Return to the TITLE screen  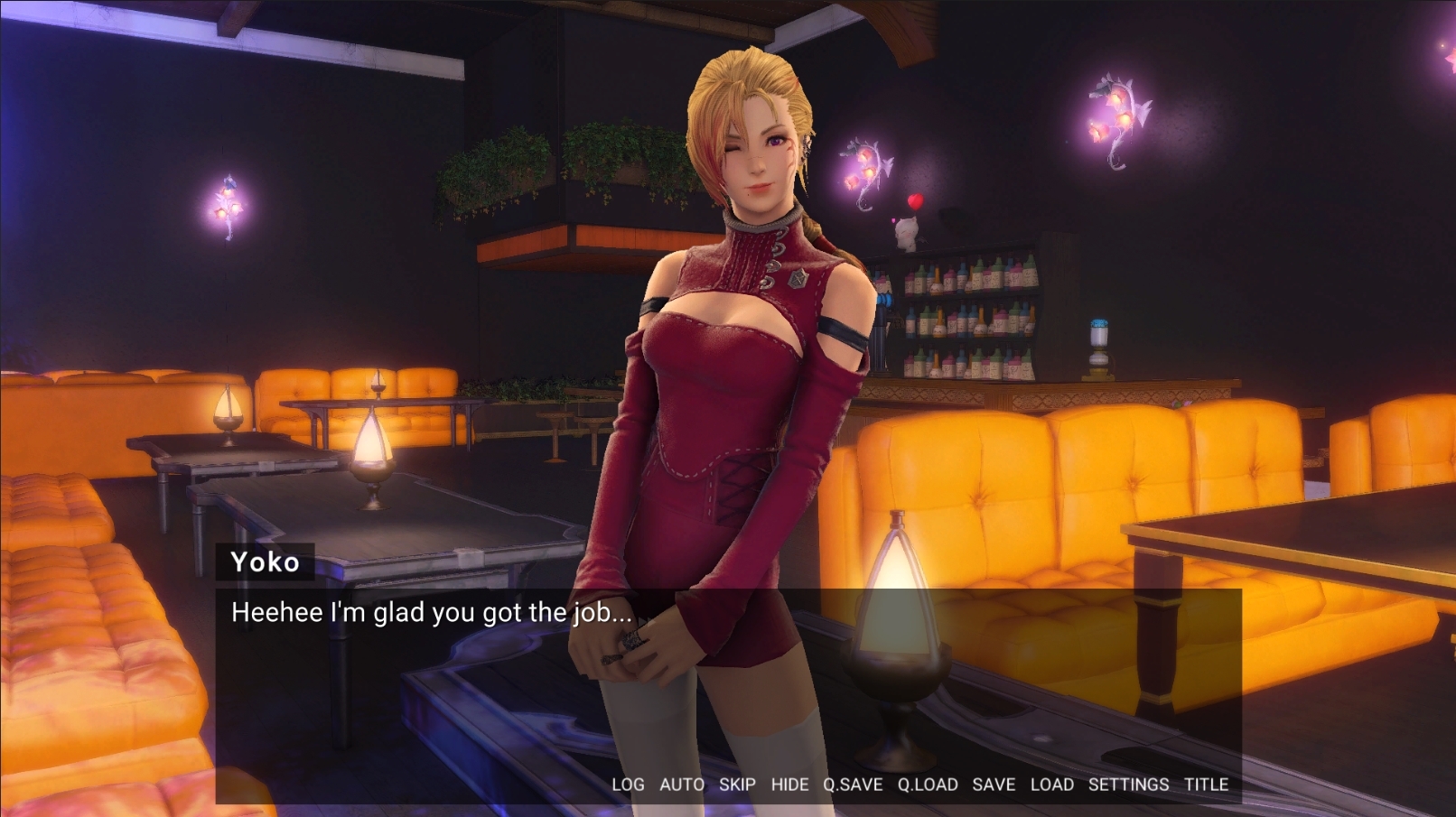point(1206,785)
